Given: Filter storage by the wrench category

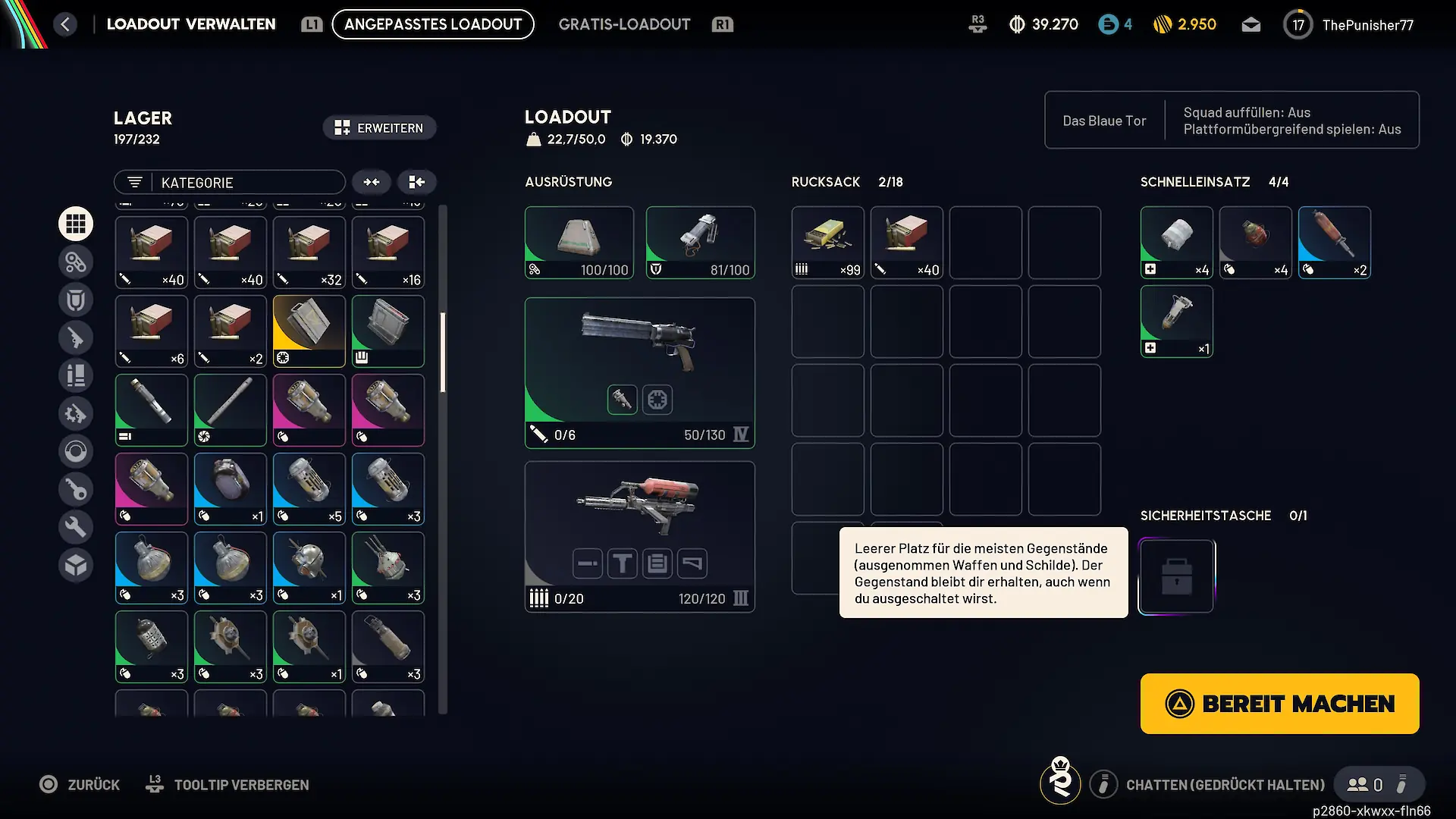Looking at the screenshot, I should (x=76, y=527).
